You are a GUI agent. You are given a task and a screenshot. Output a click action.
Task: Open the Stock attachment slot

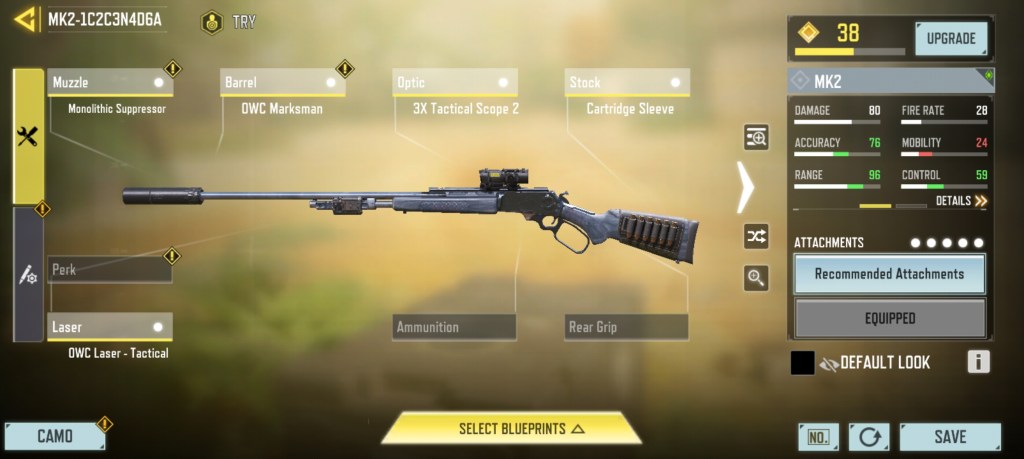point(626,82)
